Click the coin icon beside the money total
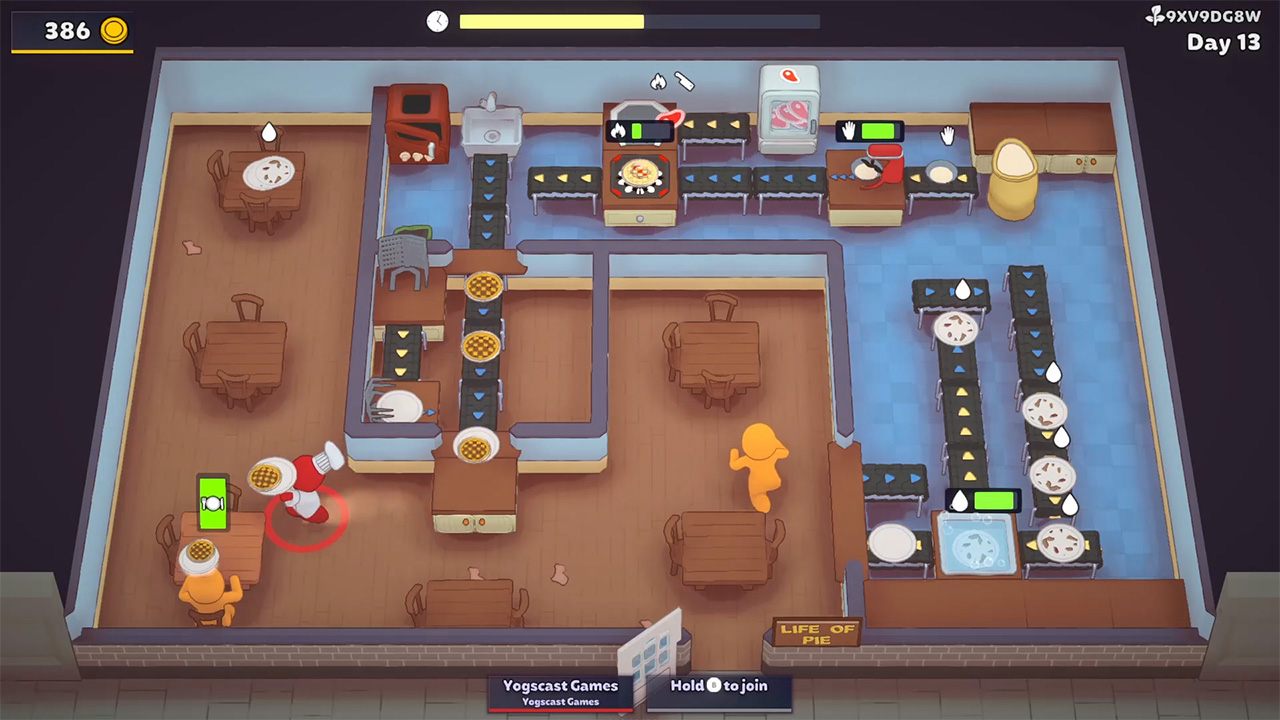 (x=112, y=30)
